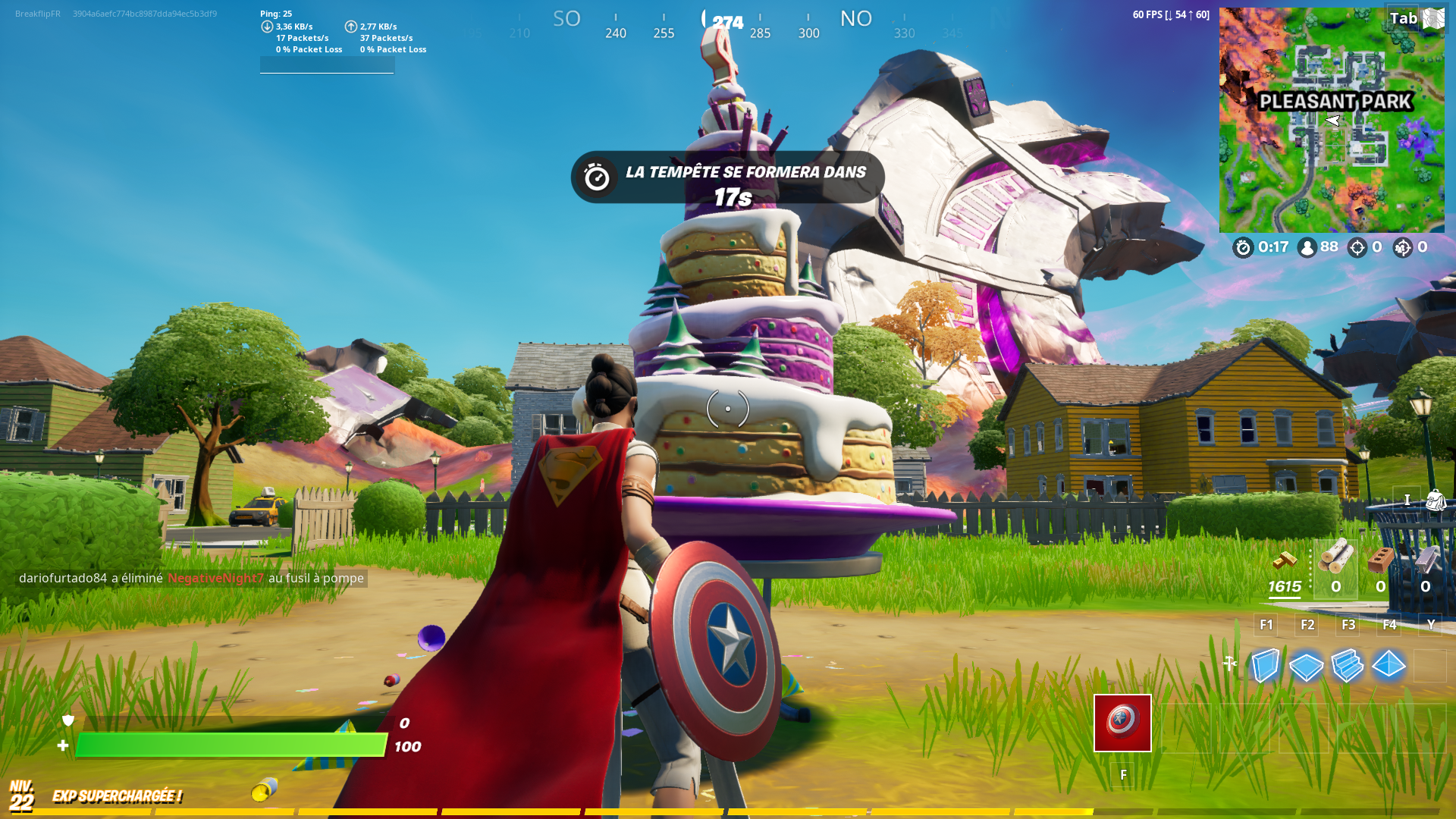Click the NIV 22 level badge
Image resolution: width=1456 pixels, height=819 pixels.
pos(23,796)
